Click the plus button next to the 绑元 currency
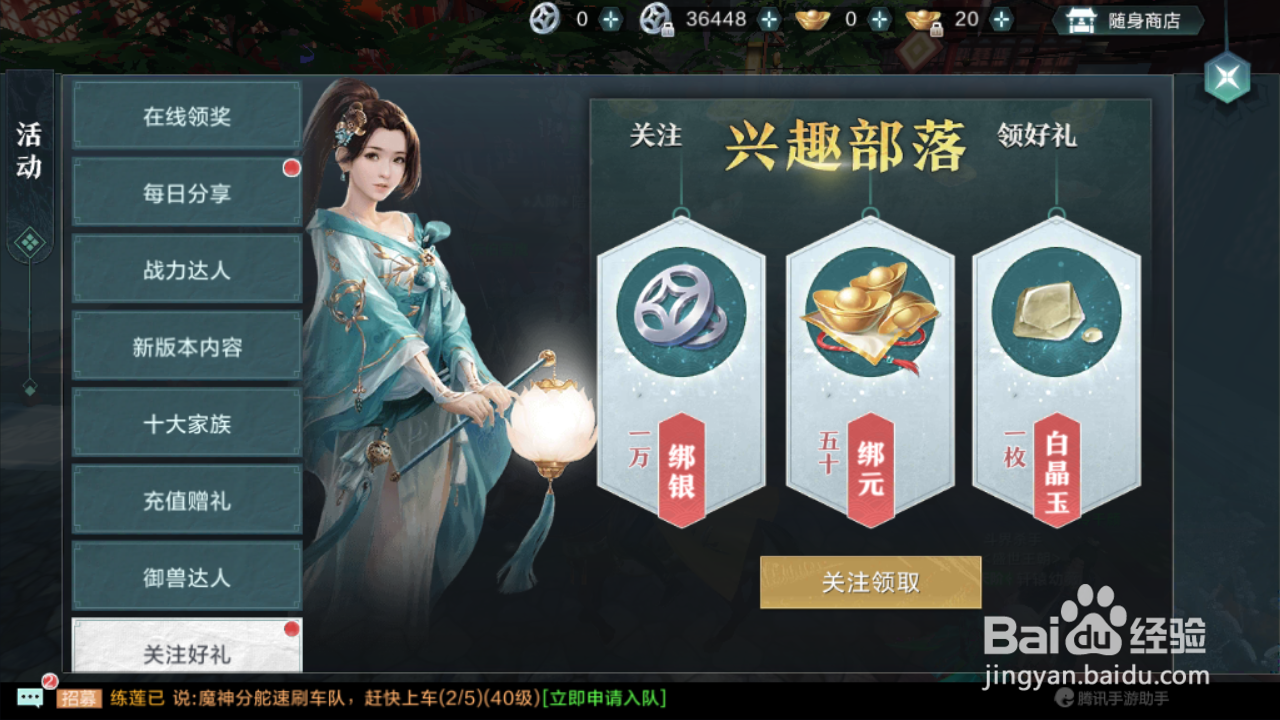1280x720 pixels. coord(999,18)
